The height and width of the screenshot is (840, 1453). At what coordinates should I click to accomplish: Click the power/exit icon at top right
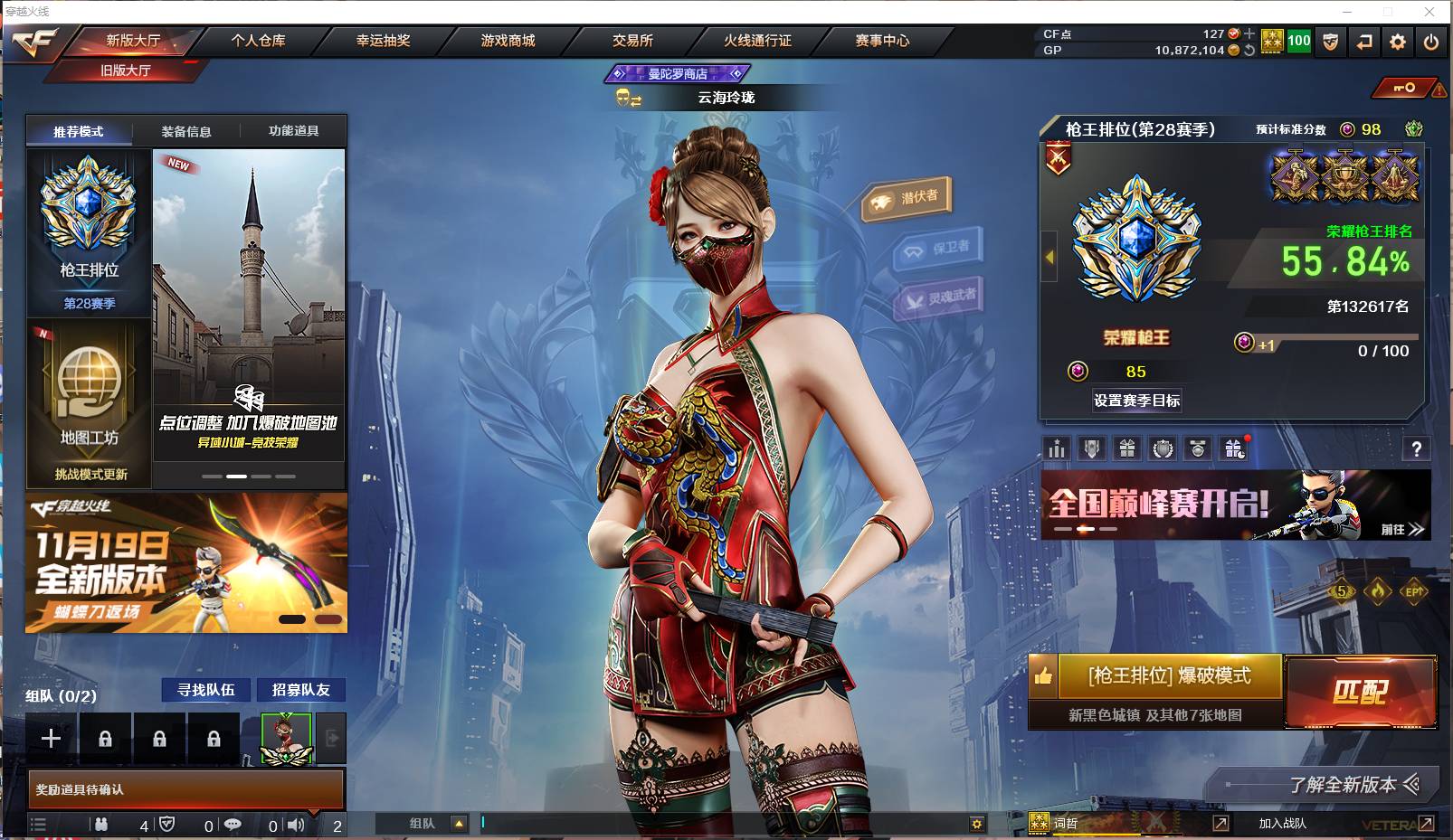pyautogui.click(x=1432, y=41)
